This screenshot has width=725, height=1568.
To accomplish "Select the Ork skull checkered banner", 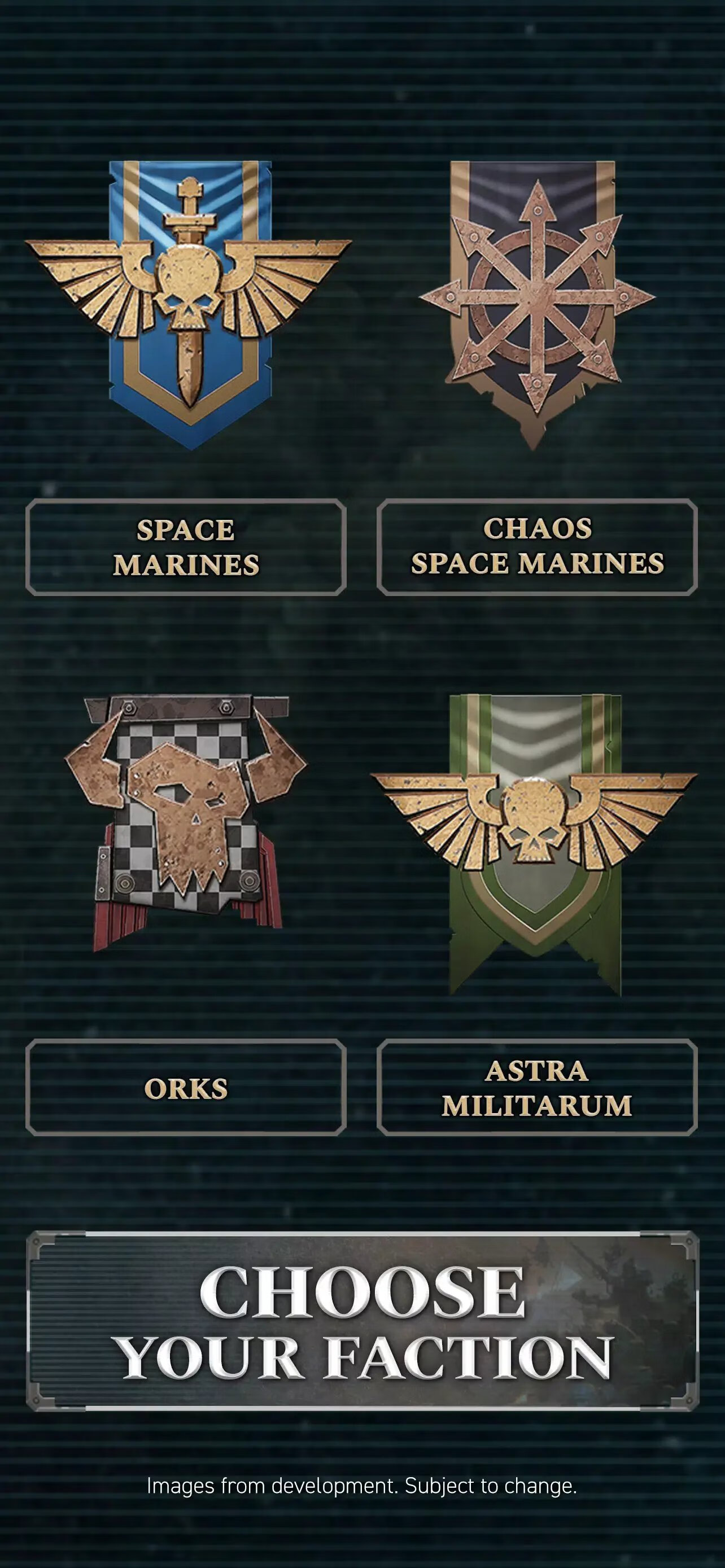I will [x=186, y=822].
